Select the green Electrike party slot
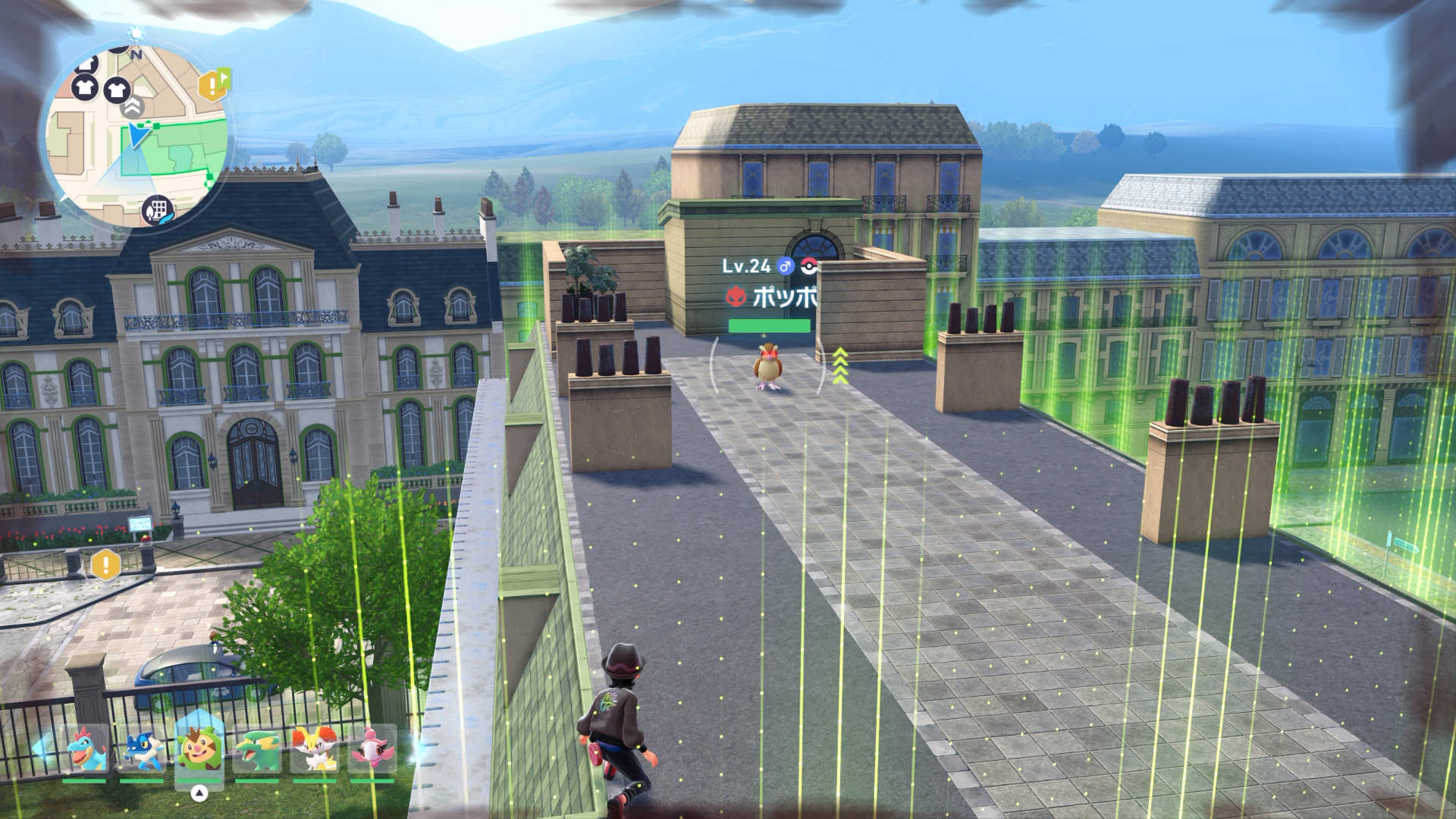The height and width of the screenshot is (819, 1456). coord(256,749)
